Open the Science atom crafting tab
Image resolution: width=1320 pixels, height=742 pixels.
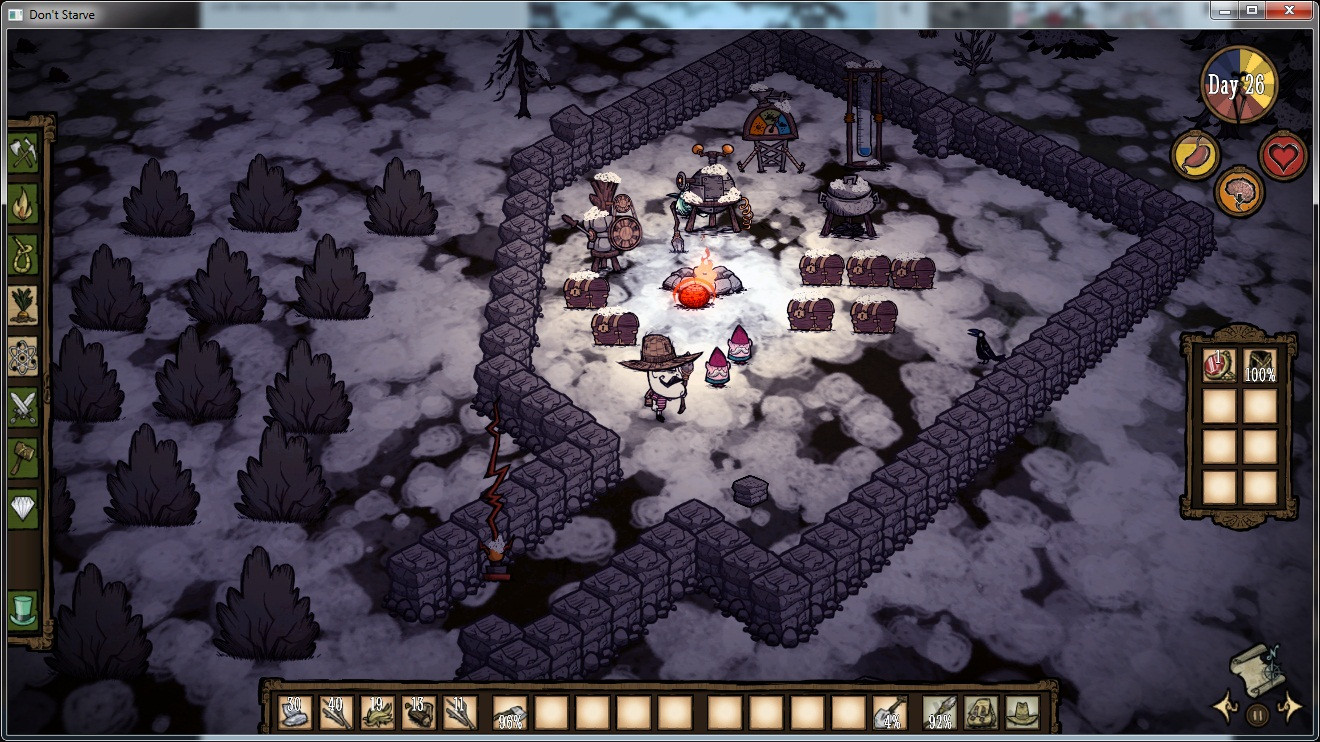[x=23, y=356]
